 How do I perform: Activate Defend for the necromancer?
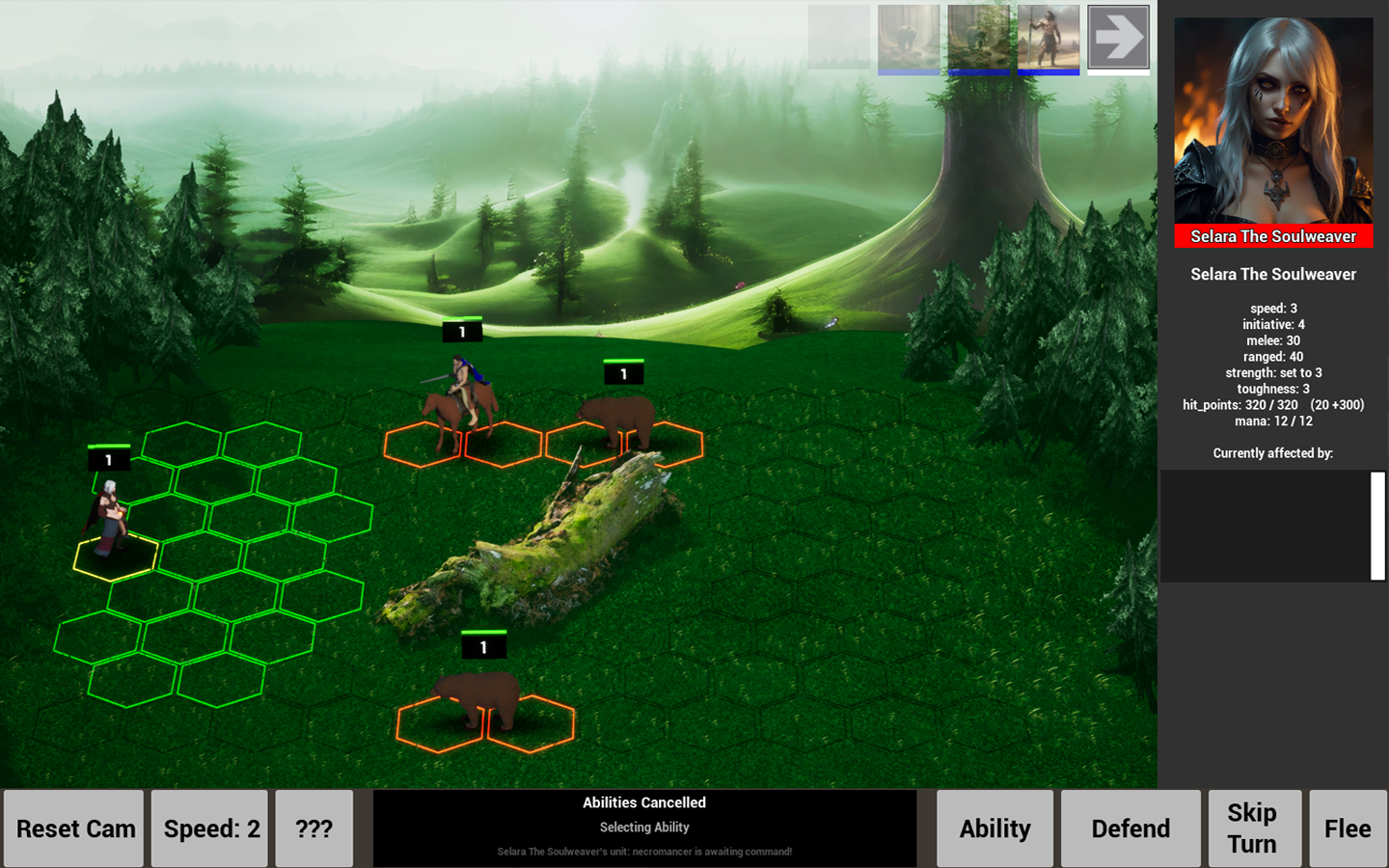pyautogui.click(x=1130, y=827)
